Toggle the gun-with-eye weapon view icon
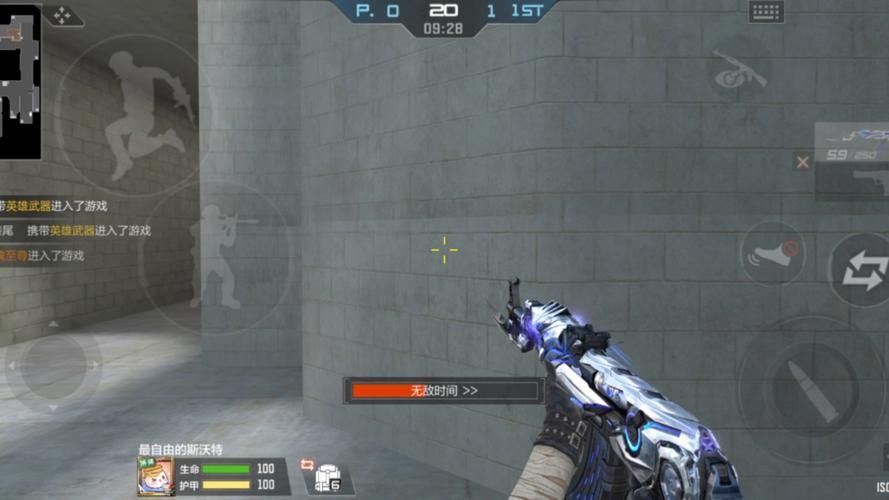889x500 pixels. coord(738,72)
